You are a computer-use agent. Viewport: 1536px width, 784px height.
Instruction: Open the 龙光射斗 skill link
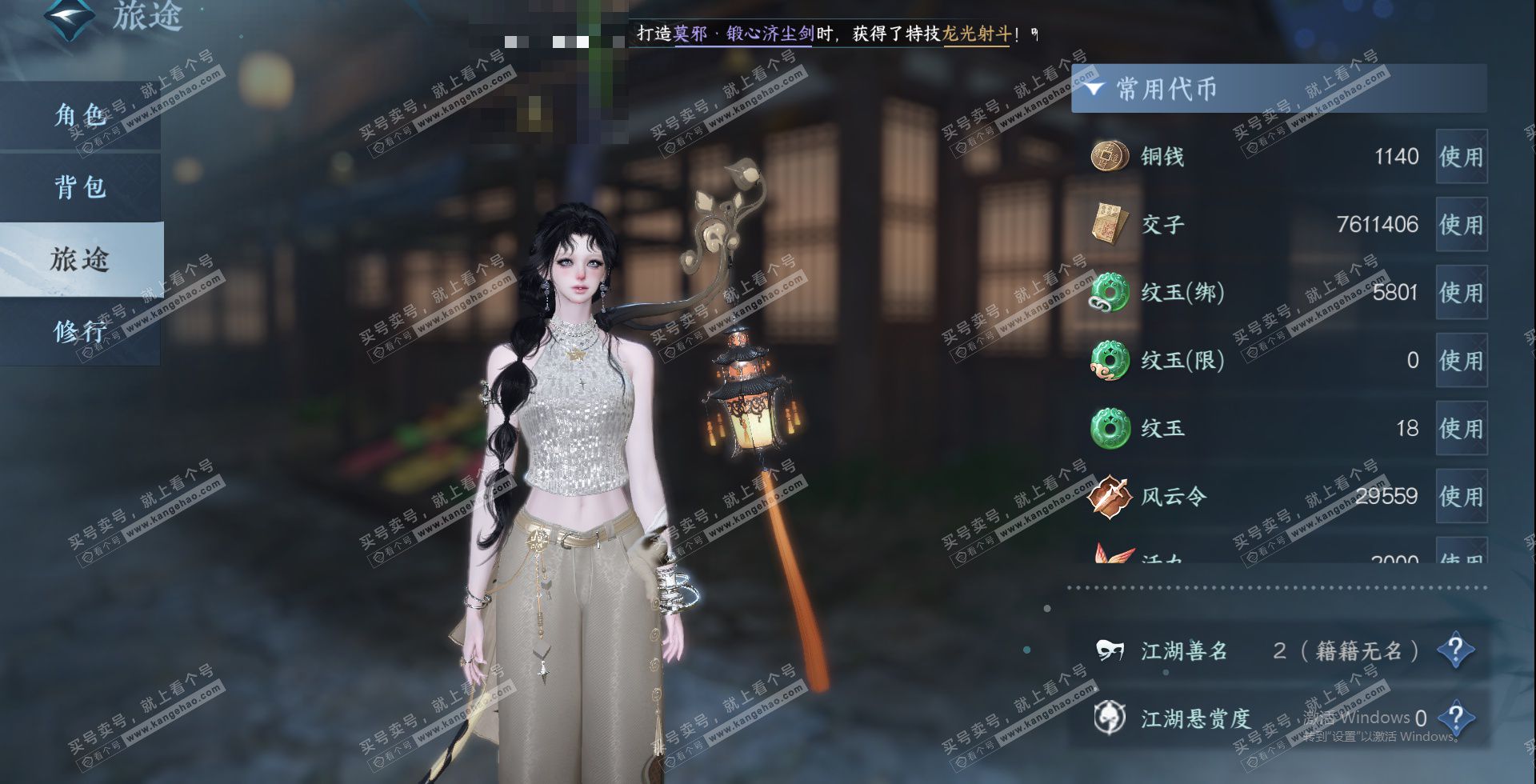pos(976,34)
